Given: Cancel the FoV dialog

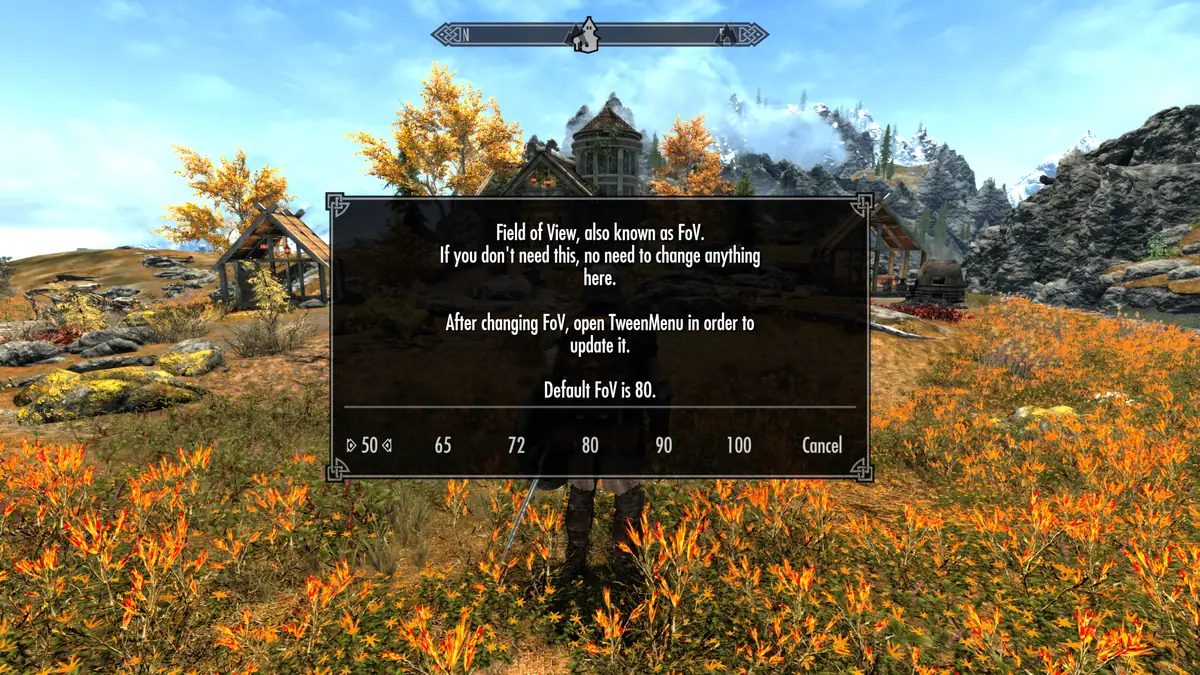Looking at the screenshot, I should [x=822, y=445].
